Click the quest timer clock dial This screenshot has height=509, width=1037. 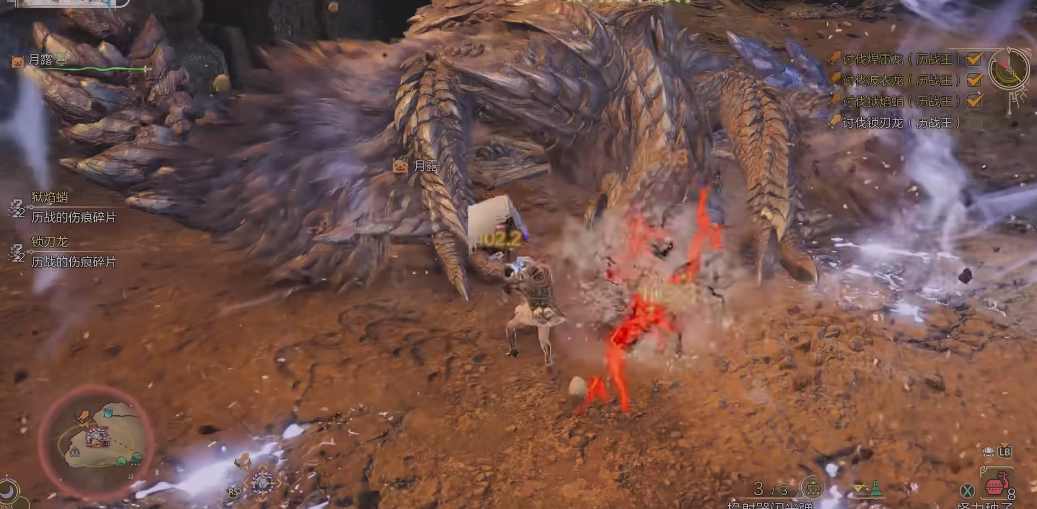pos(1008,67)
